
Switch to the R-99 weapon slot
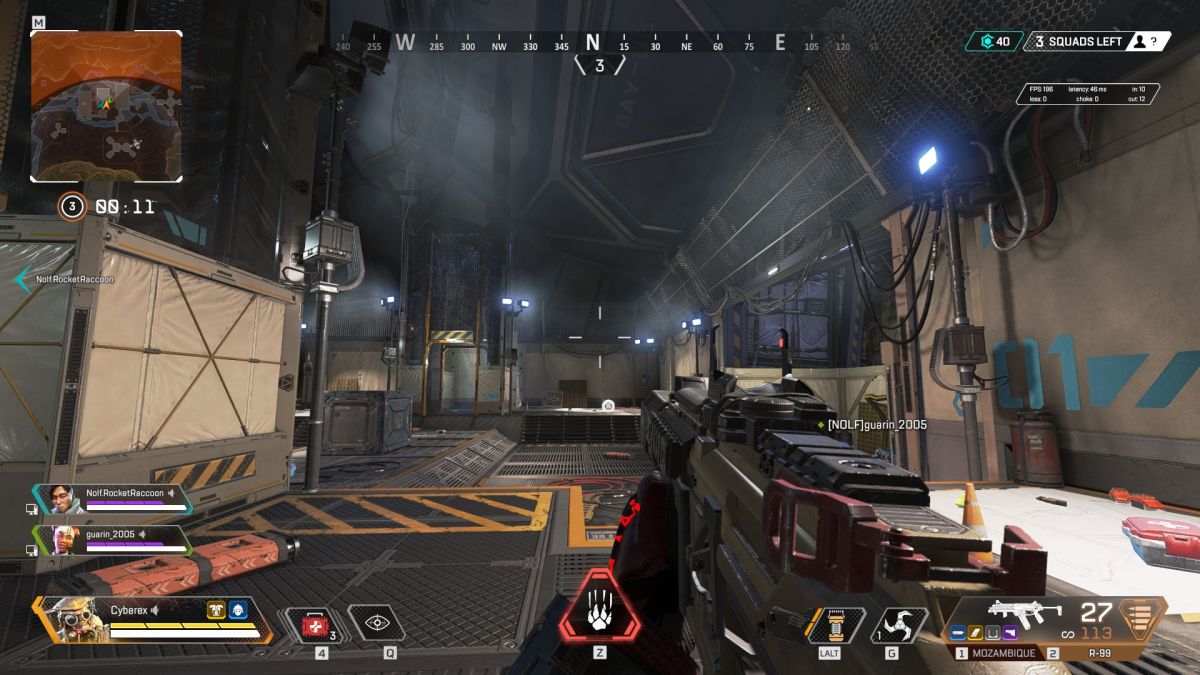coord(1084,653)
